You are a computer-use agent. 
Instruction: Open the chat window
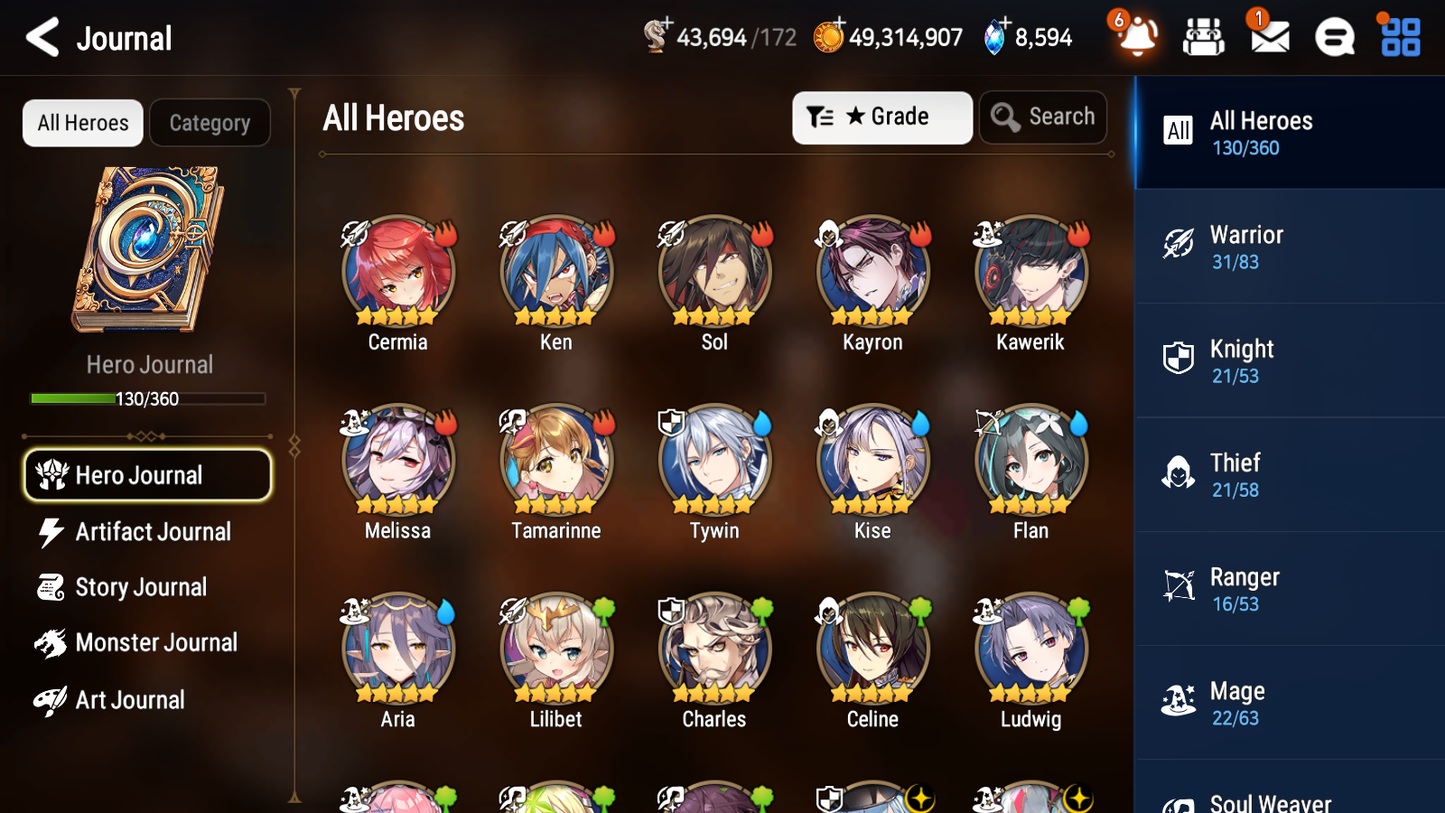tap(1333, 37)
